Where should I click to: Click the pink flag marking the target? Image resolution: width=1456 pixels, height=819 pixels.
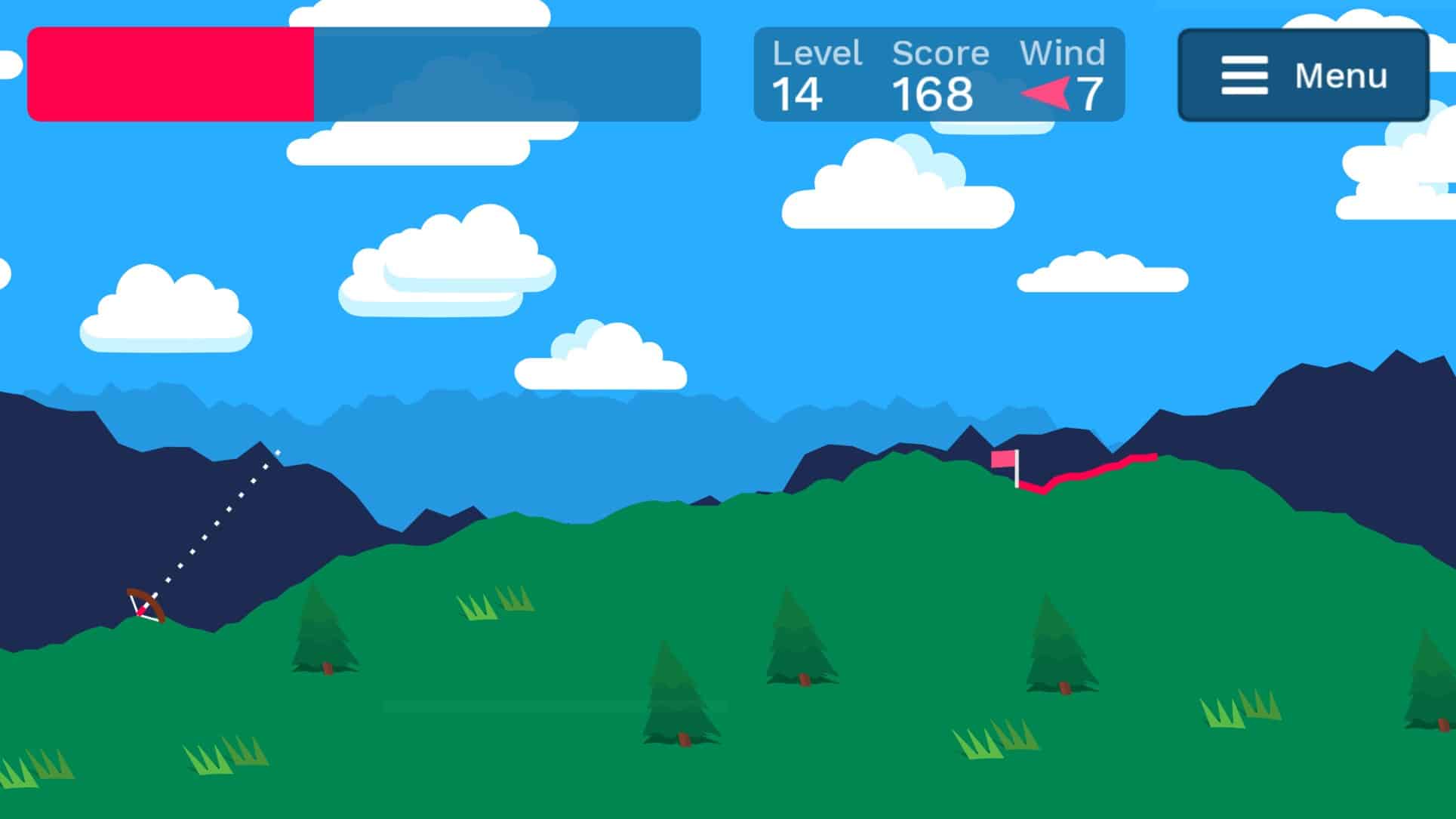(x=1004, y=459)
